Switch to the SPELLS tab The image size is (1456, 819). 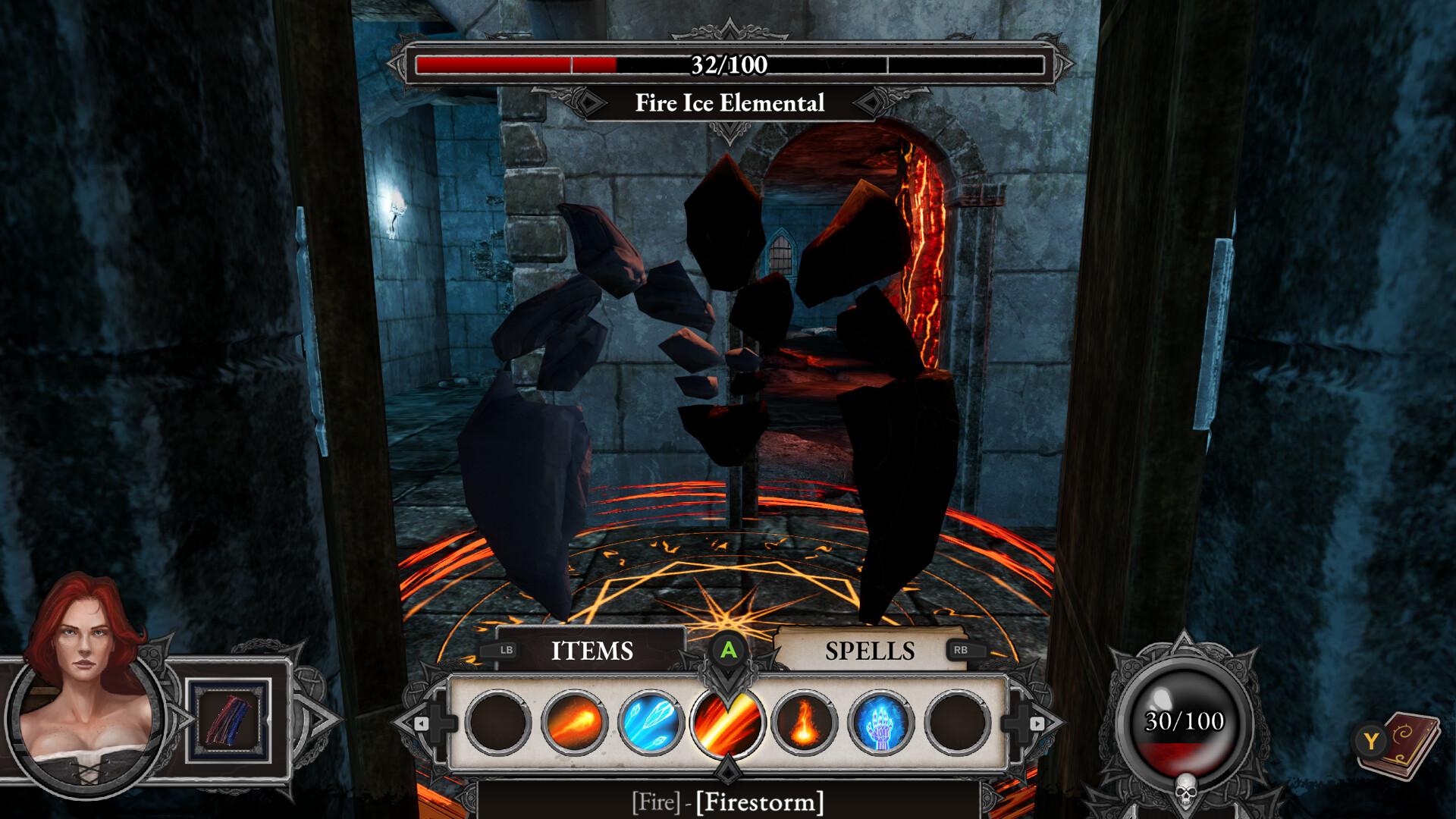tap(871, 650)
